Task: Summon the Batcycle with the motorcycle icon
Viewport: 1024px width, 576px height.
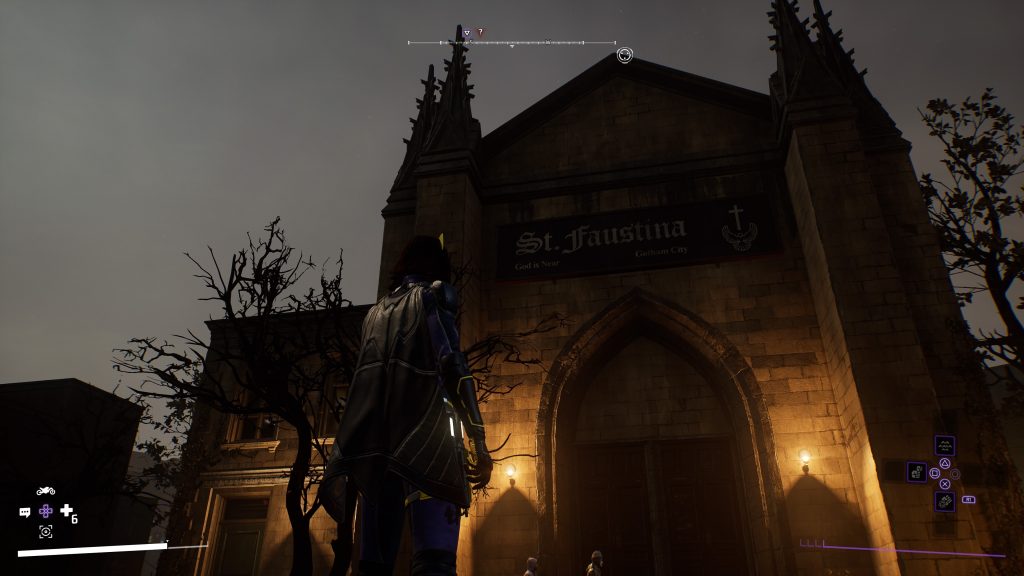Action: point(45,491)
